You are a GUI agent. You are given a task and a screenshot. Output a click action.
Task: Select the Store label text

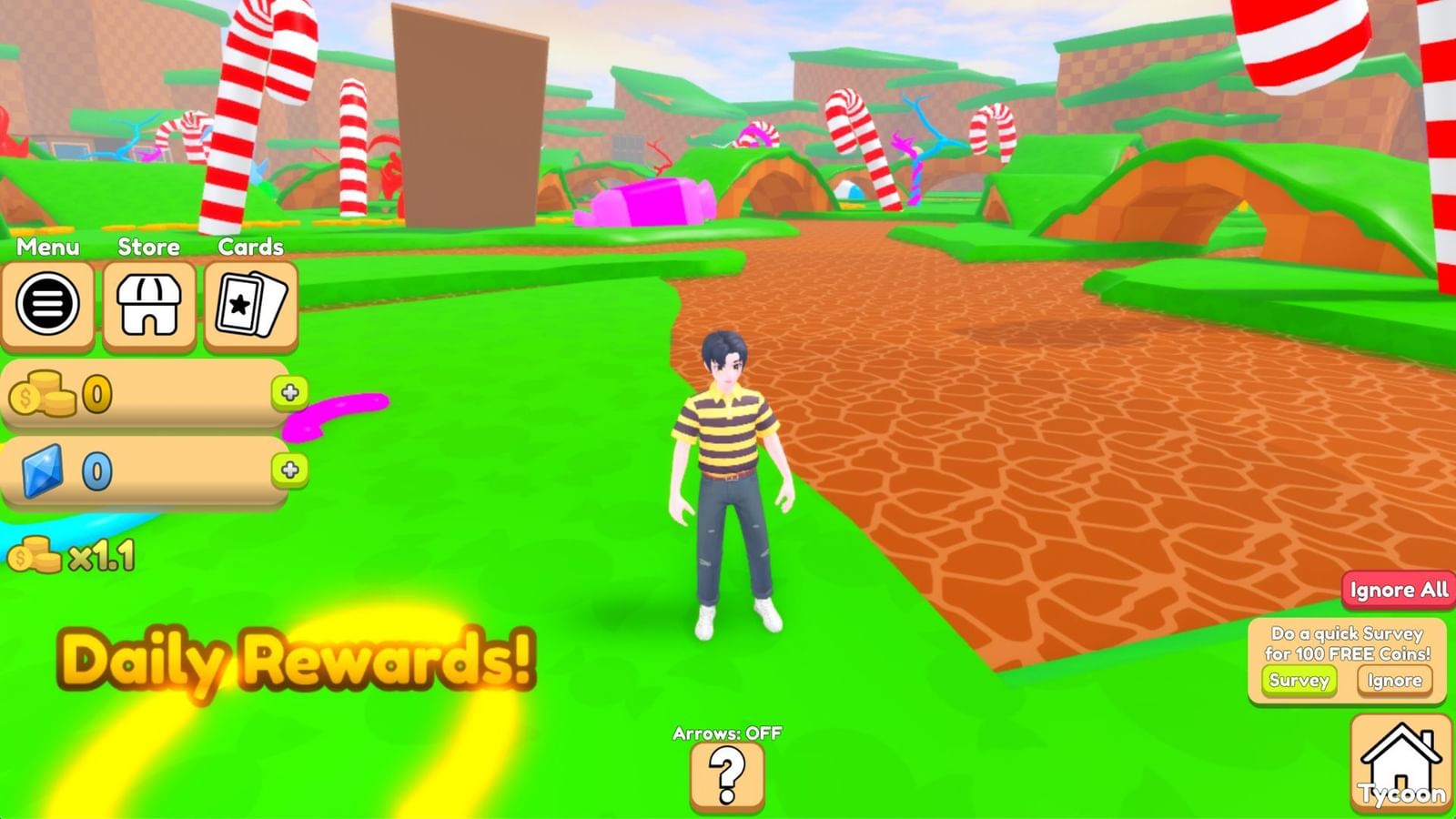pos(148,247)
